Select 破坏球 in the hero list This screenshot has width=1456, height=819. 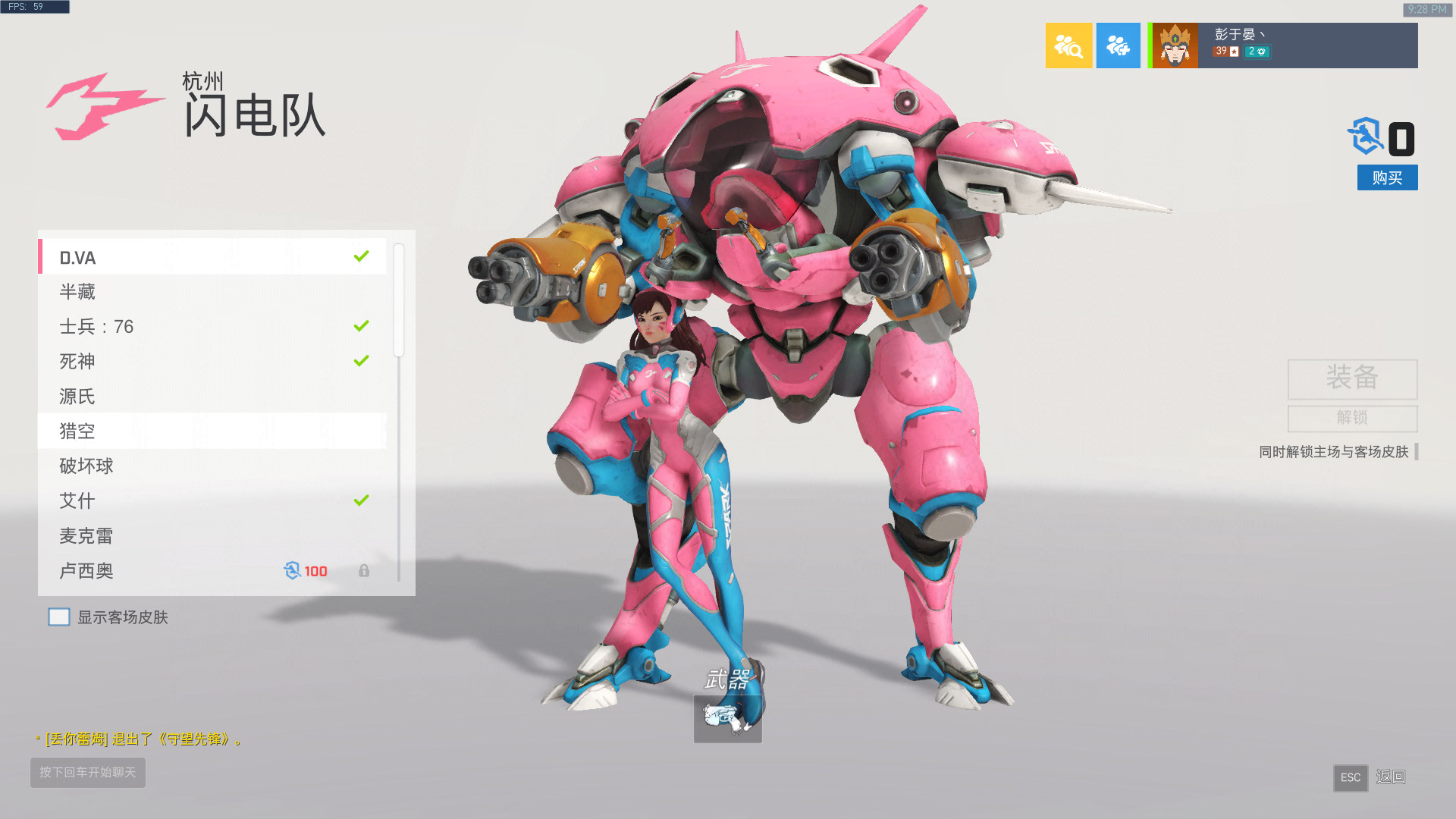(x=152, y=466)
